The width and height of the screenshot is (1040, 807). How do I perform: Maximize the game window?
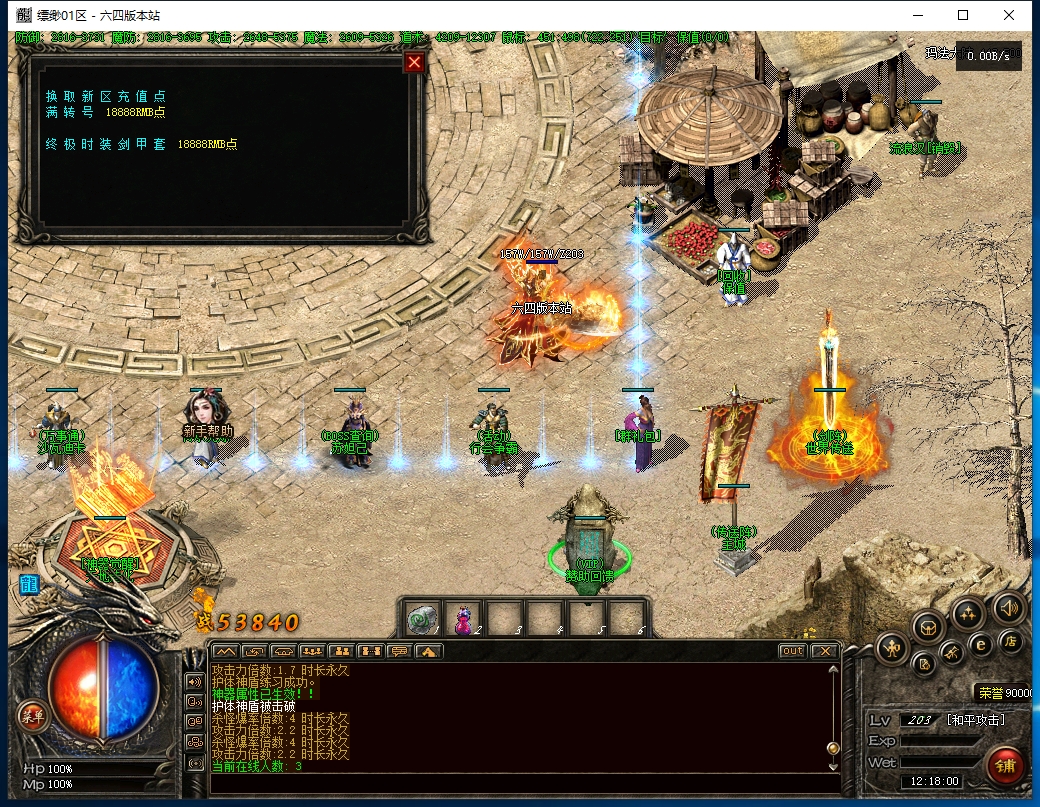(963, 15)
